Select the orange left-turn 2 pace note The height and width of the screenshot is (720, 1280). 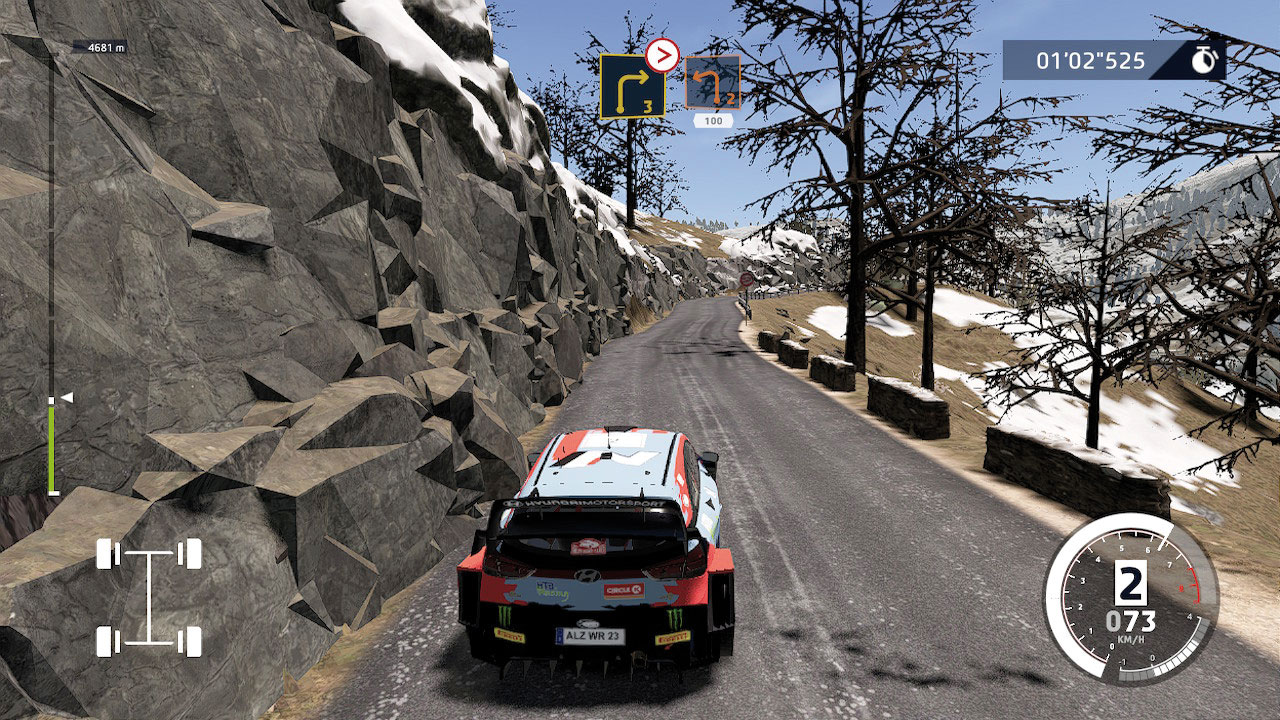click(x=712, y=82)
